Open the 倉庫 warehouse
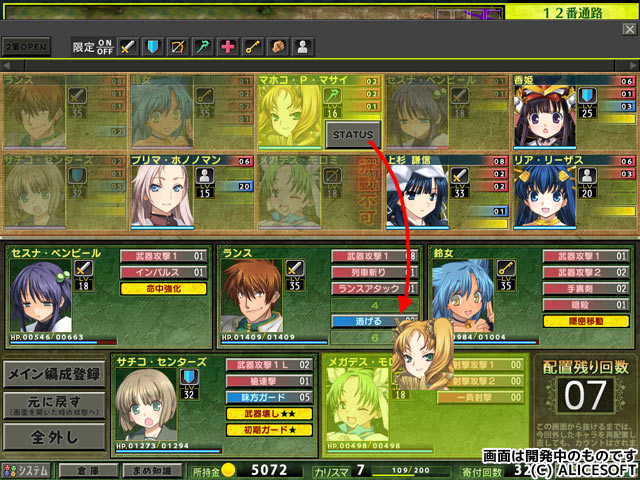The height and width of the screenshot is (480, 640). [87, 470]
